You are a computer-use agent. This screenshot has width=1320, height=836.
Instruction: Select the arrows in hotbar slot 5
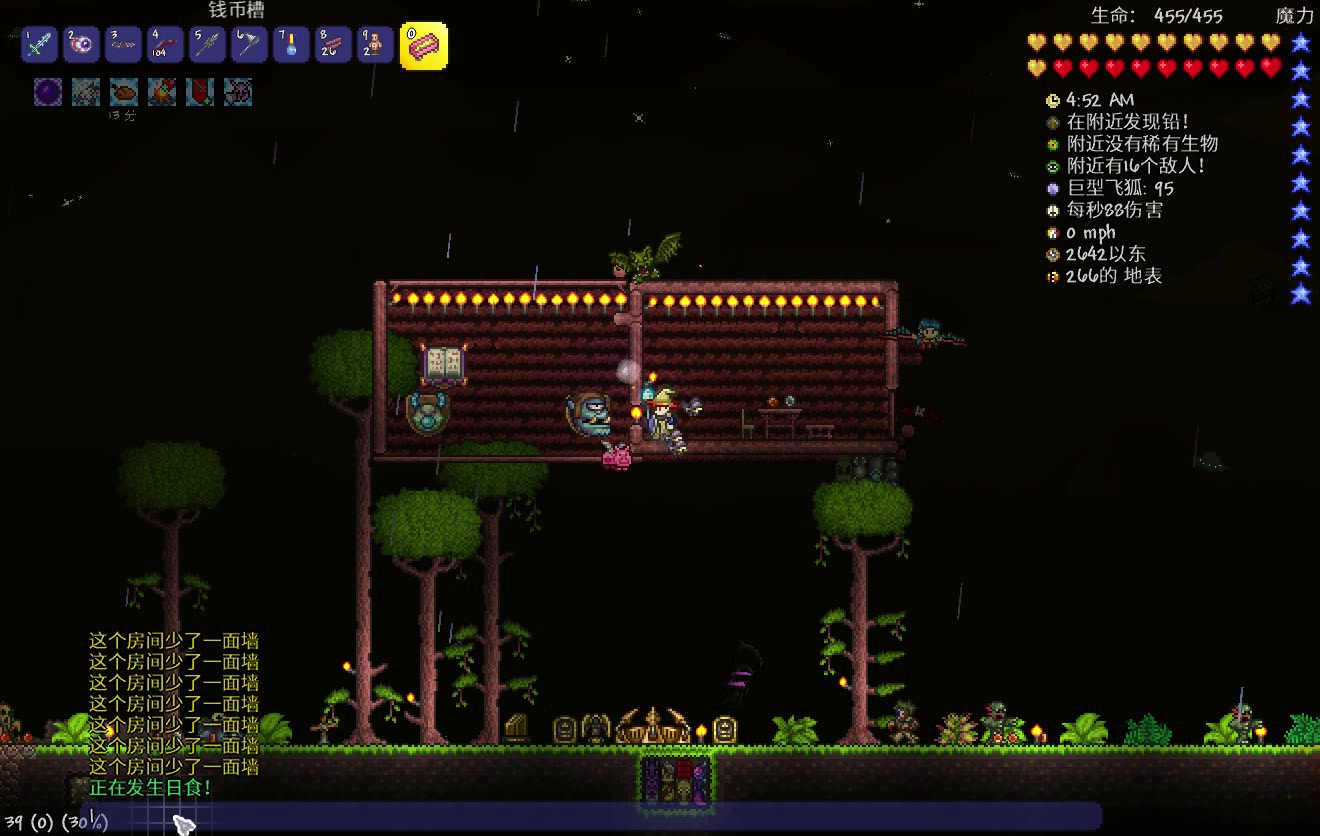[206, 46]
